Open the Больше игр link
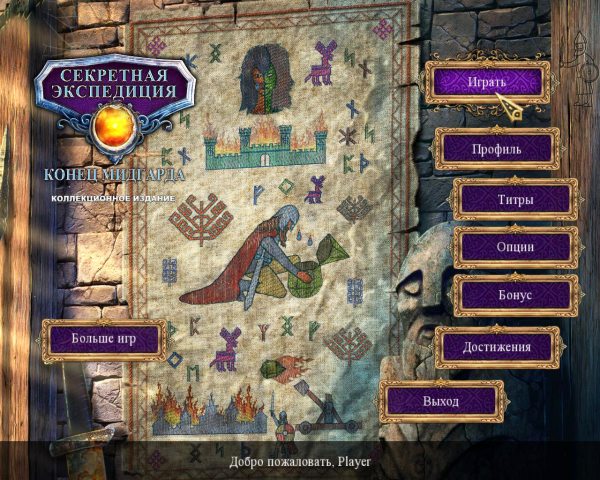 pos(102,339)
